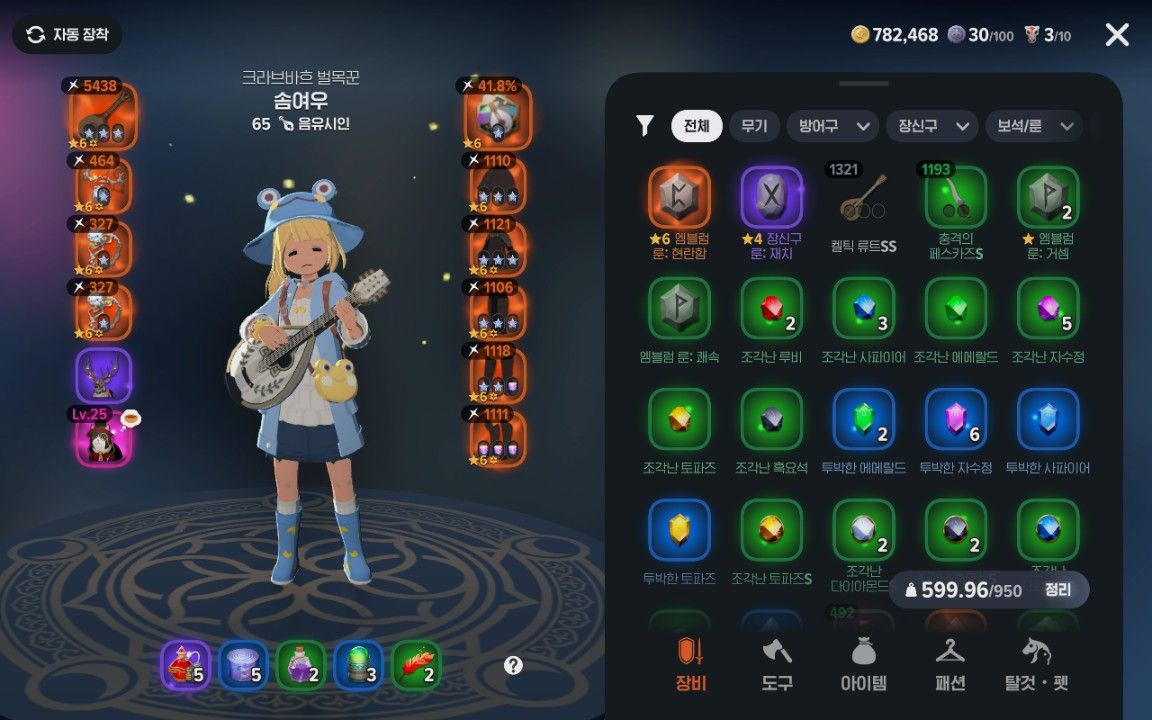Click the question mark help icon
This screenshot has height=720, width=1152.
click(513, 665)
